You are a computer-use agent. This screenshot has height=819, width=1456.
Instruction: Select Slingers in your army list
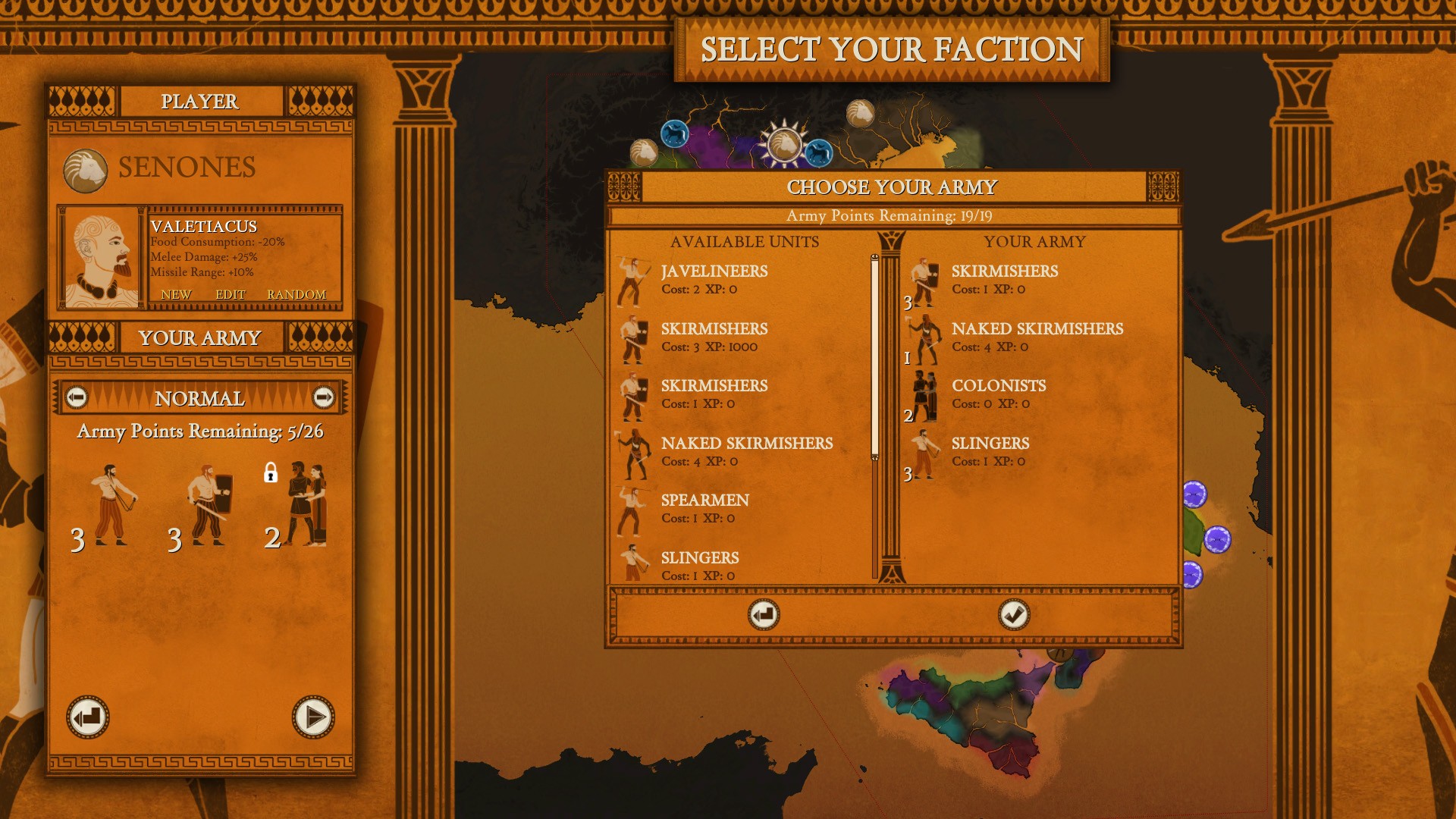point(990,451)
